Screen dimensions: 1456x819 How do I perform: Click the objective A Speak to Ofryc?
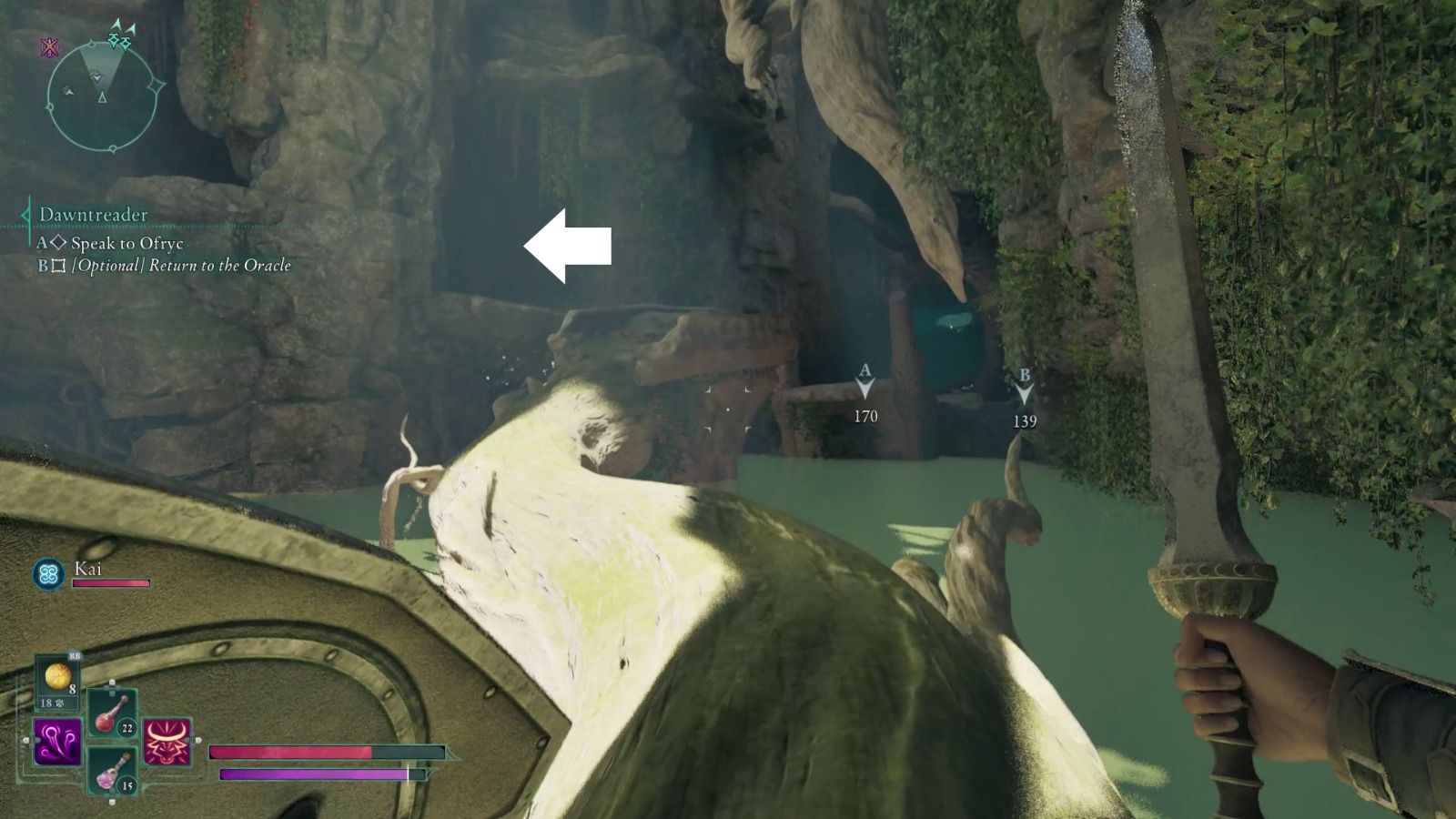[111, 243]
